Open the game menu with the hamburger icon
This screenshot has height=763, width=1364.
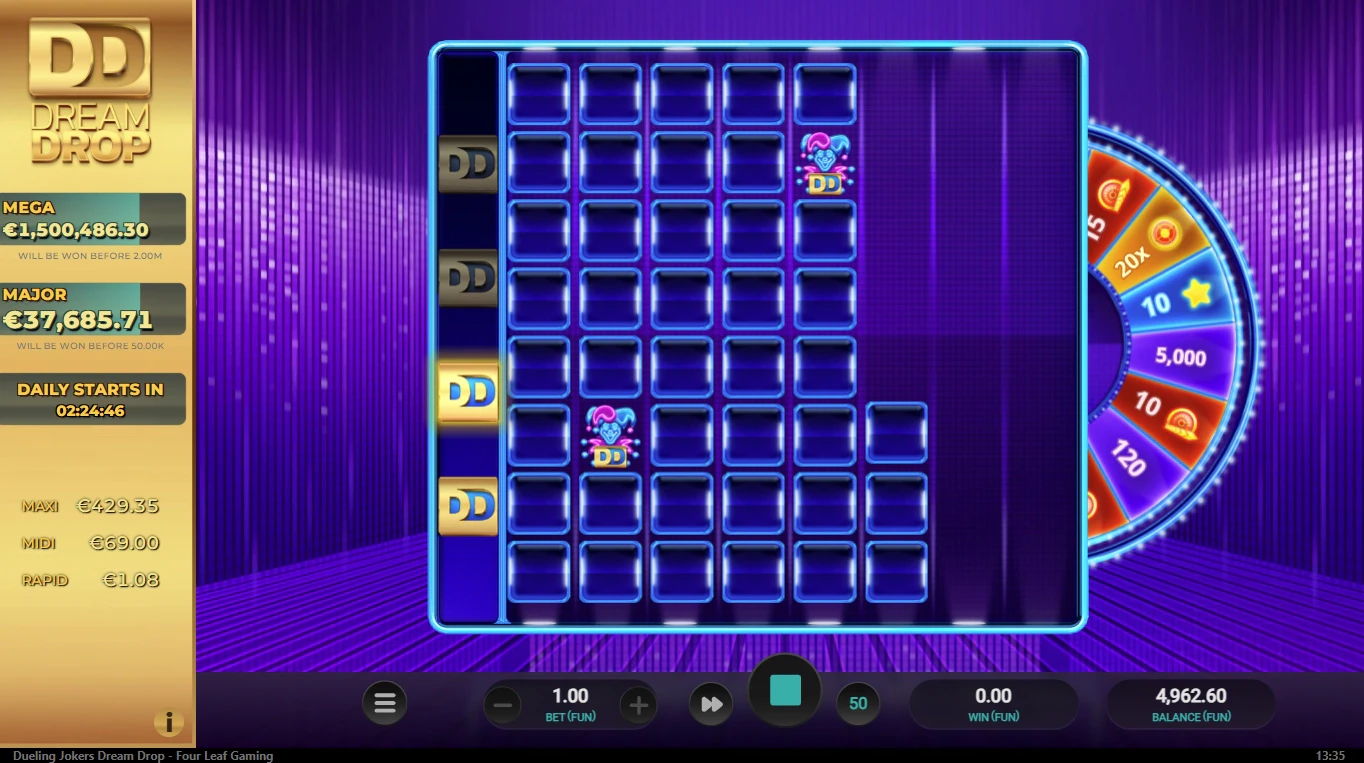(385, 703)
